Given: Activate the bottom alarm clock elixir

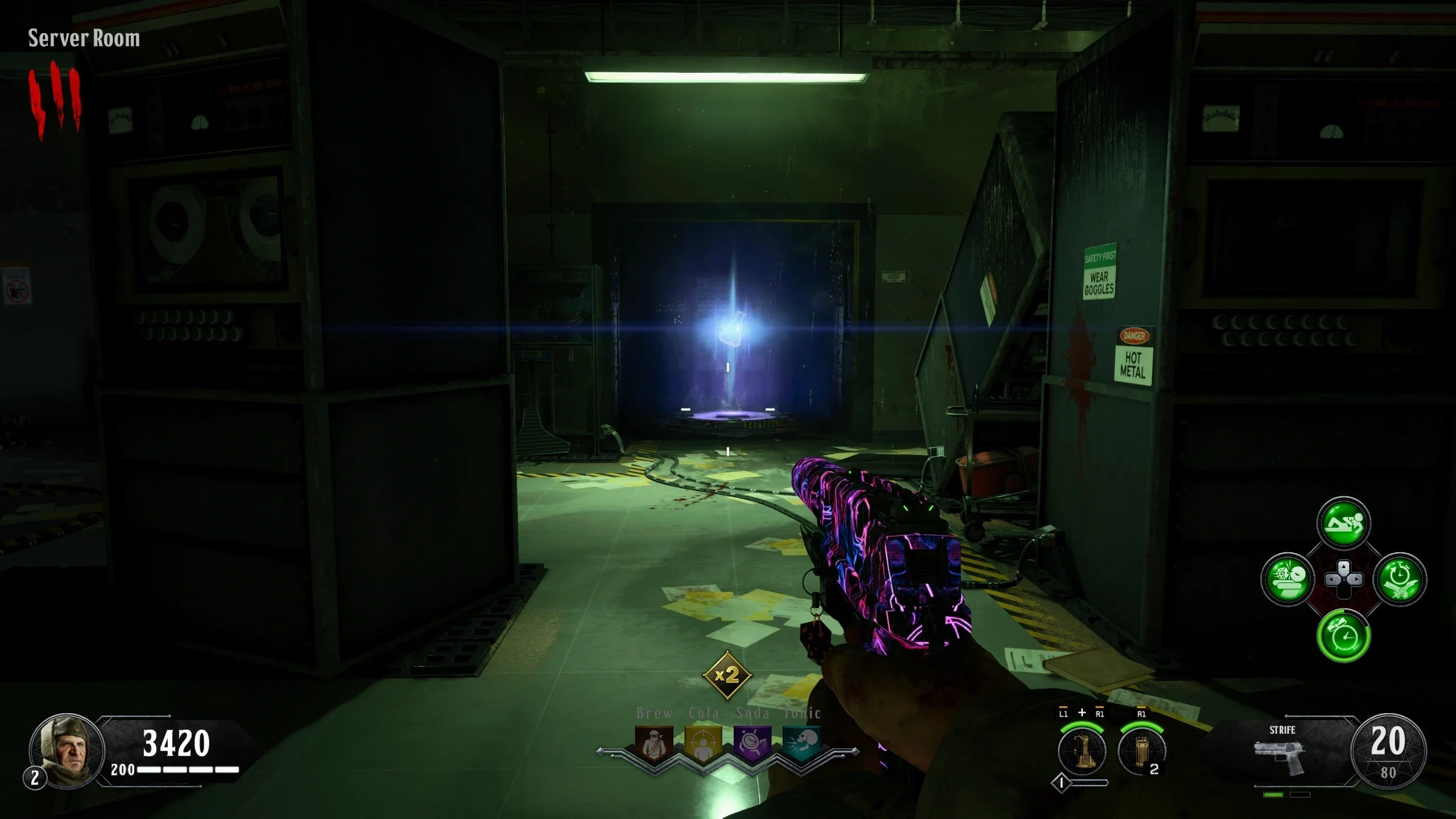Looking at the screenshot, I should [x=1343, y=636].
